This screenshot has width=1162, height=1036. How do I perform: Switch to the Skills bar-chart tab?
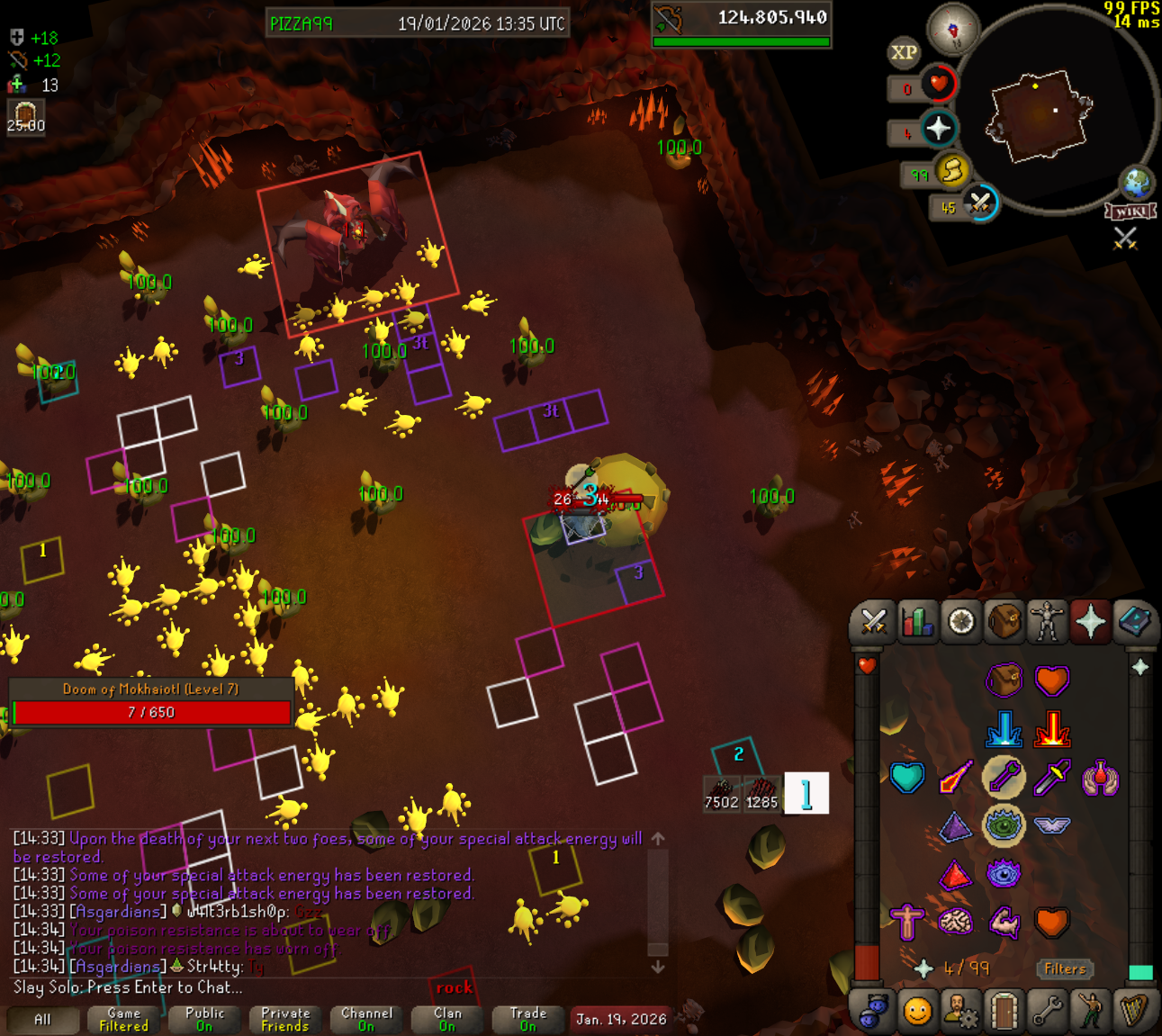coord(916,622)
